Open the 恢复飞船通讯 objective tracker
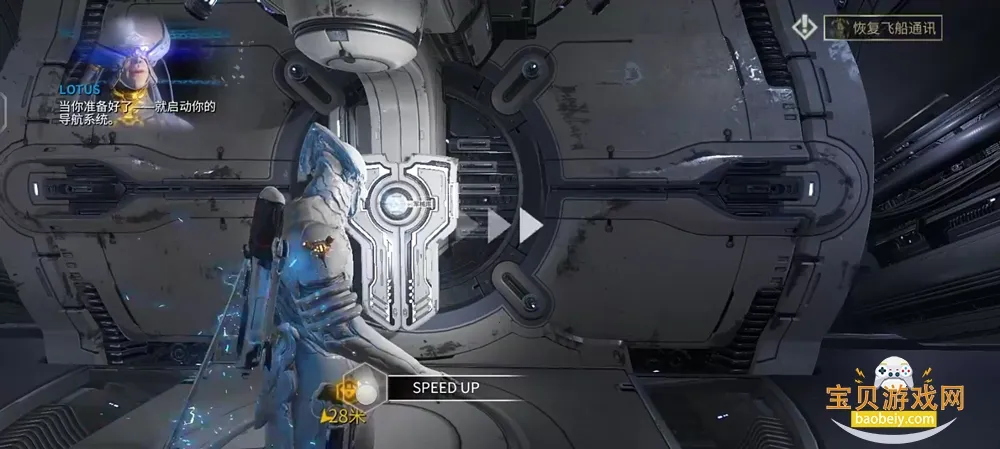Image resolution: width=1000 pixels, height=449 pixels. click(881, 27)
